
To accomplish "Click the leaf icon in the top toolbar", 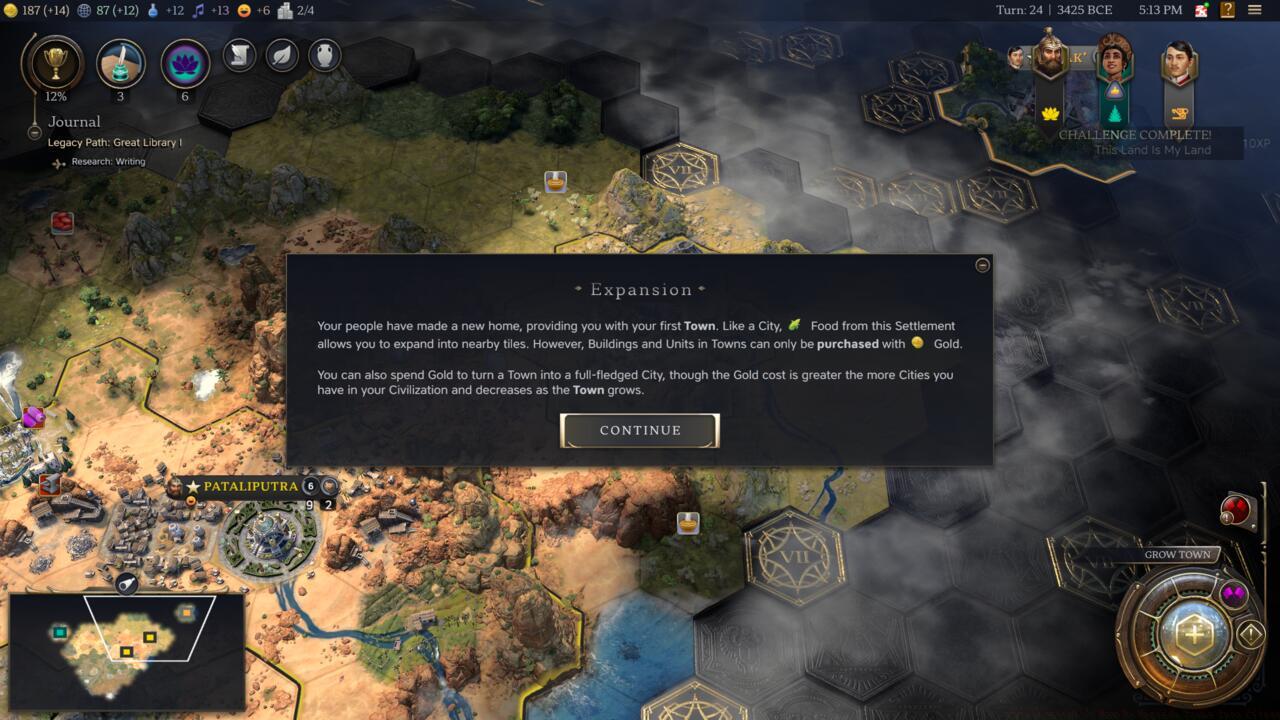I will click(x=280, y=56).
